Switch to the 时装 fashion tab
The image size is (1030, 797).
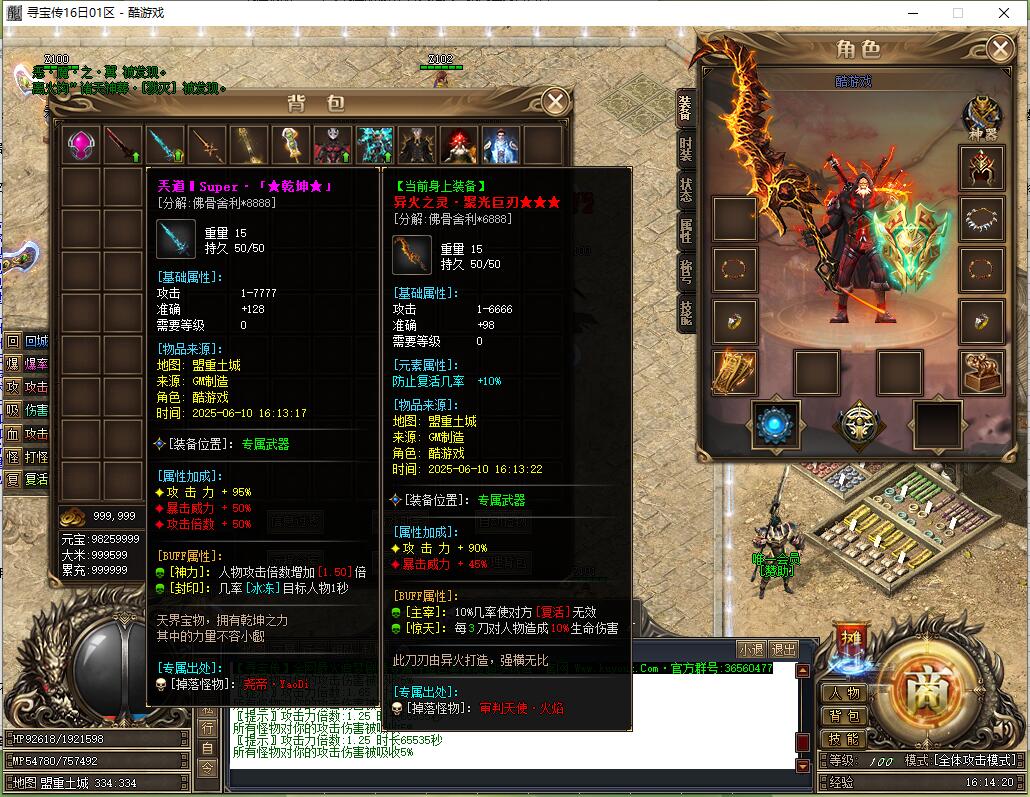coord(685,148)
